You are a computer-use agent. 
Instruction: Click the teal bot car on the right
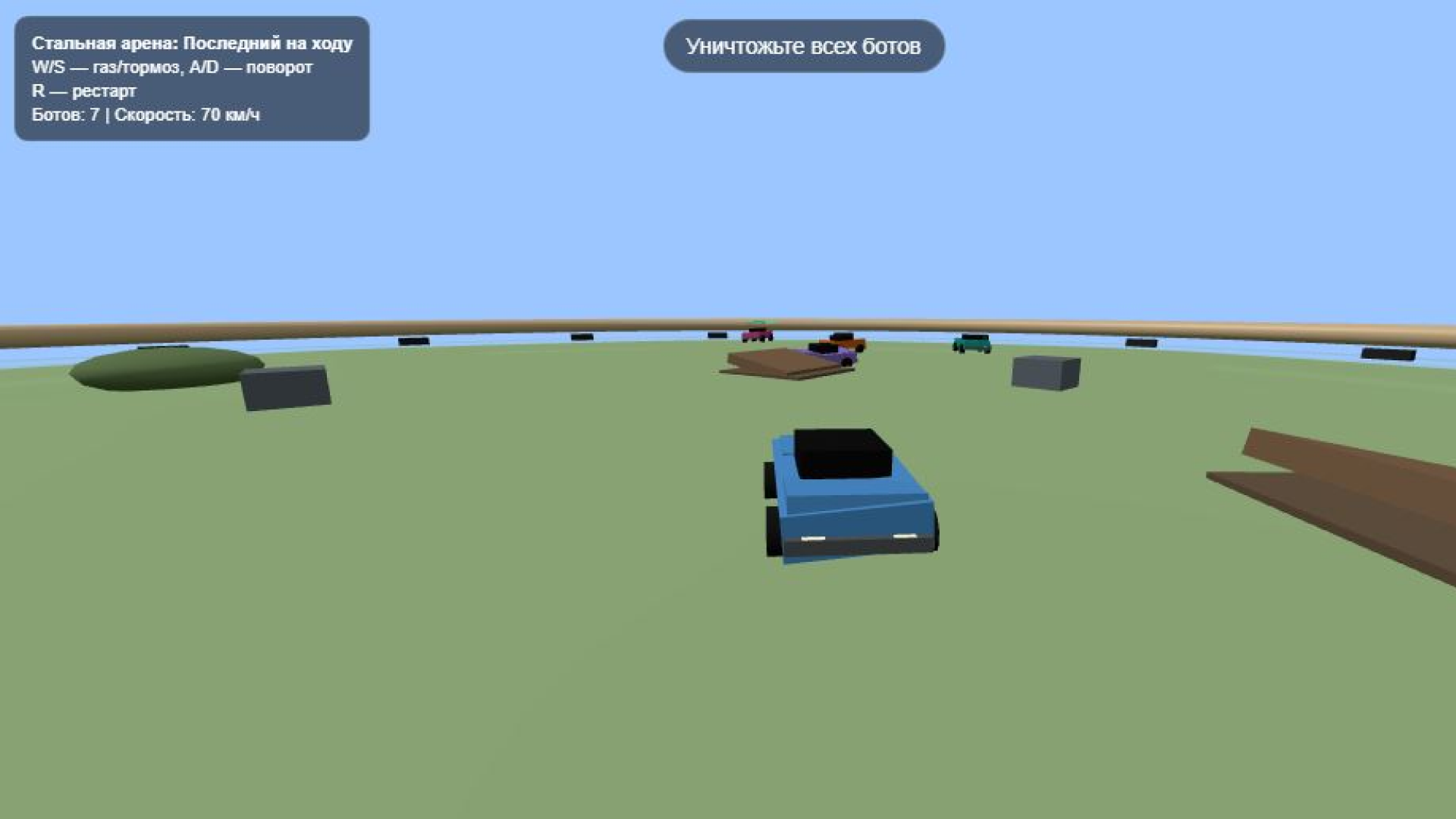(973, 343)
